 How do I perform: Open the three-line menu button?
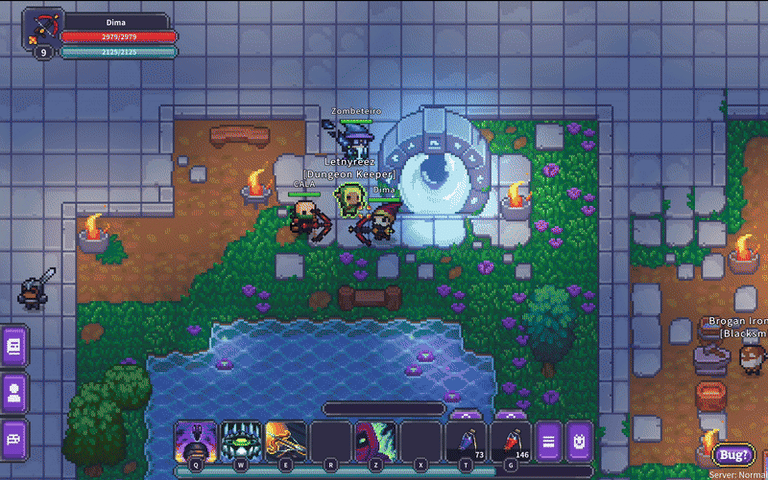[x=548, y=440]
